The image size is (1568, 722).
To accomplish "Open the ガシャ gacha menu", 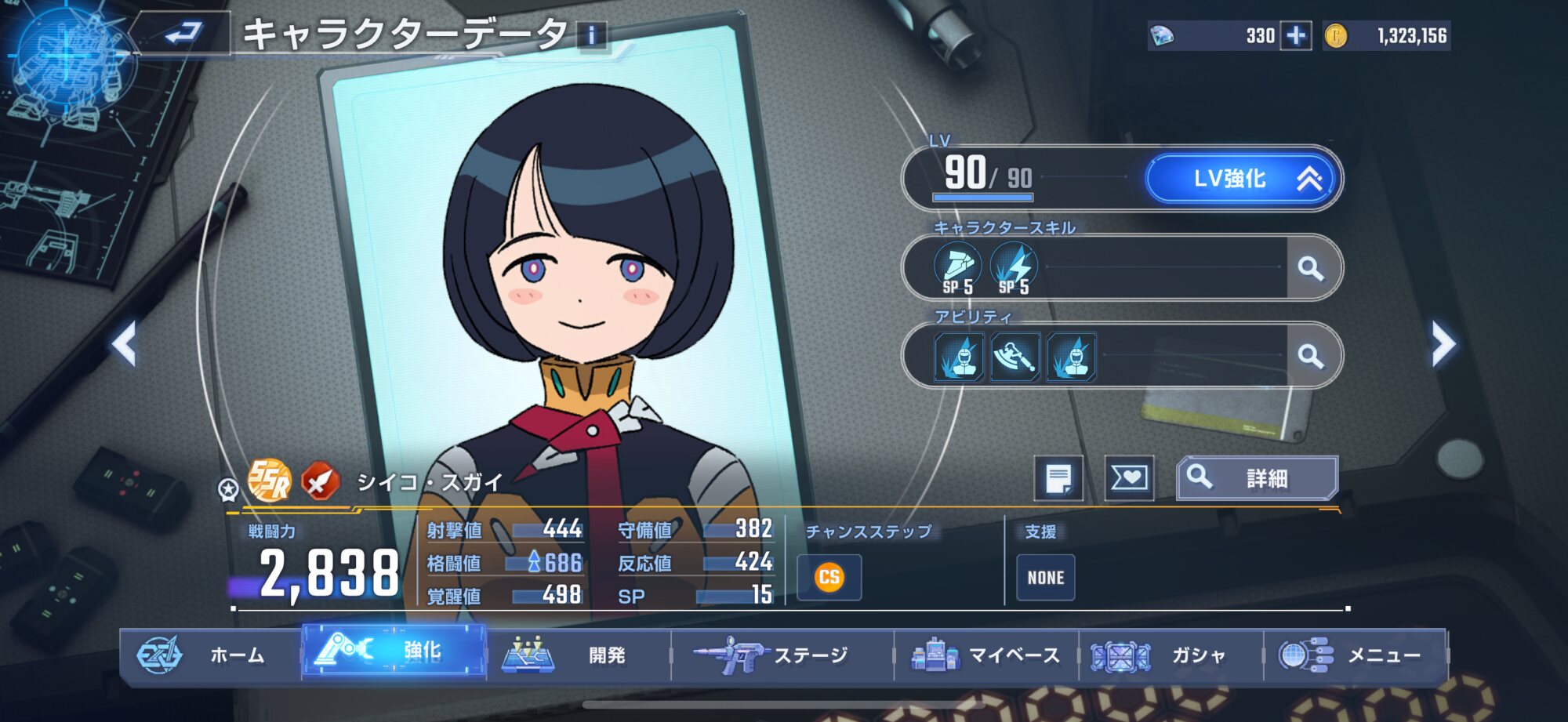I will click(x=1171, y=654).
